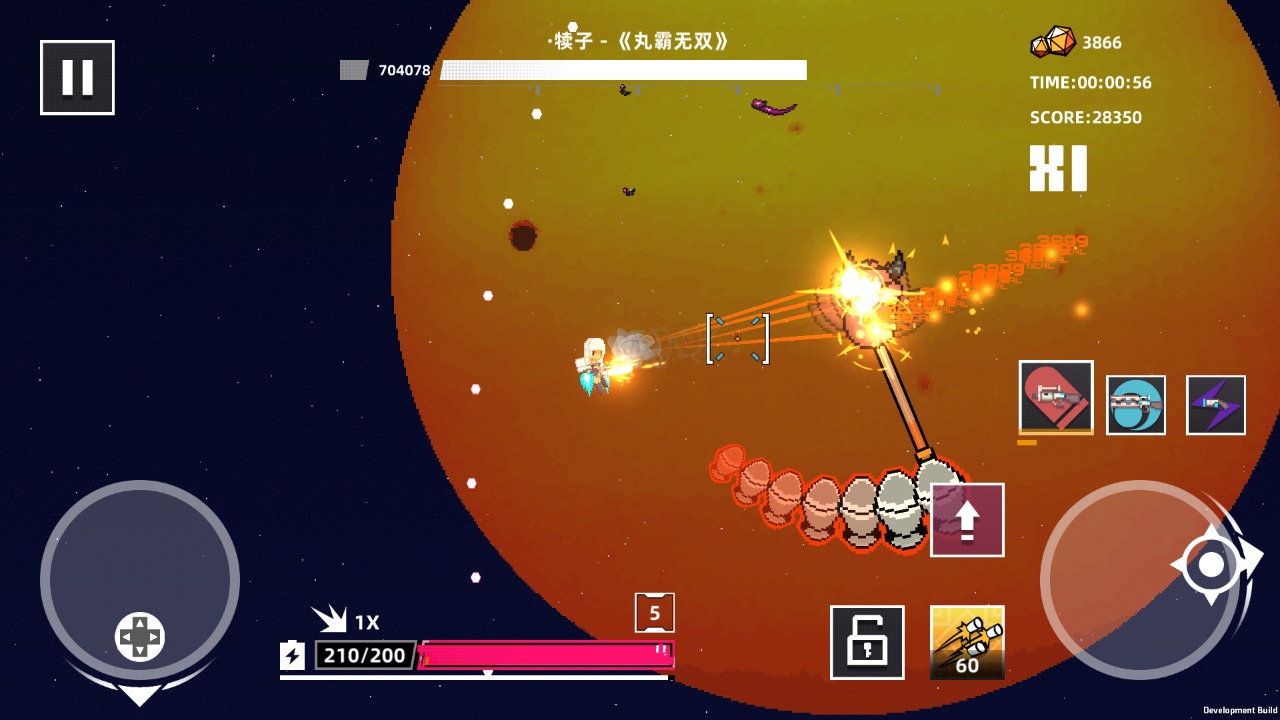Pause the game
This screenshot has height=720, width=1280.
[x=77, y=77]
